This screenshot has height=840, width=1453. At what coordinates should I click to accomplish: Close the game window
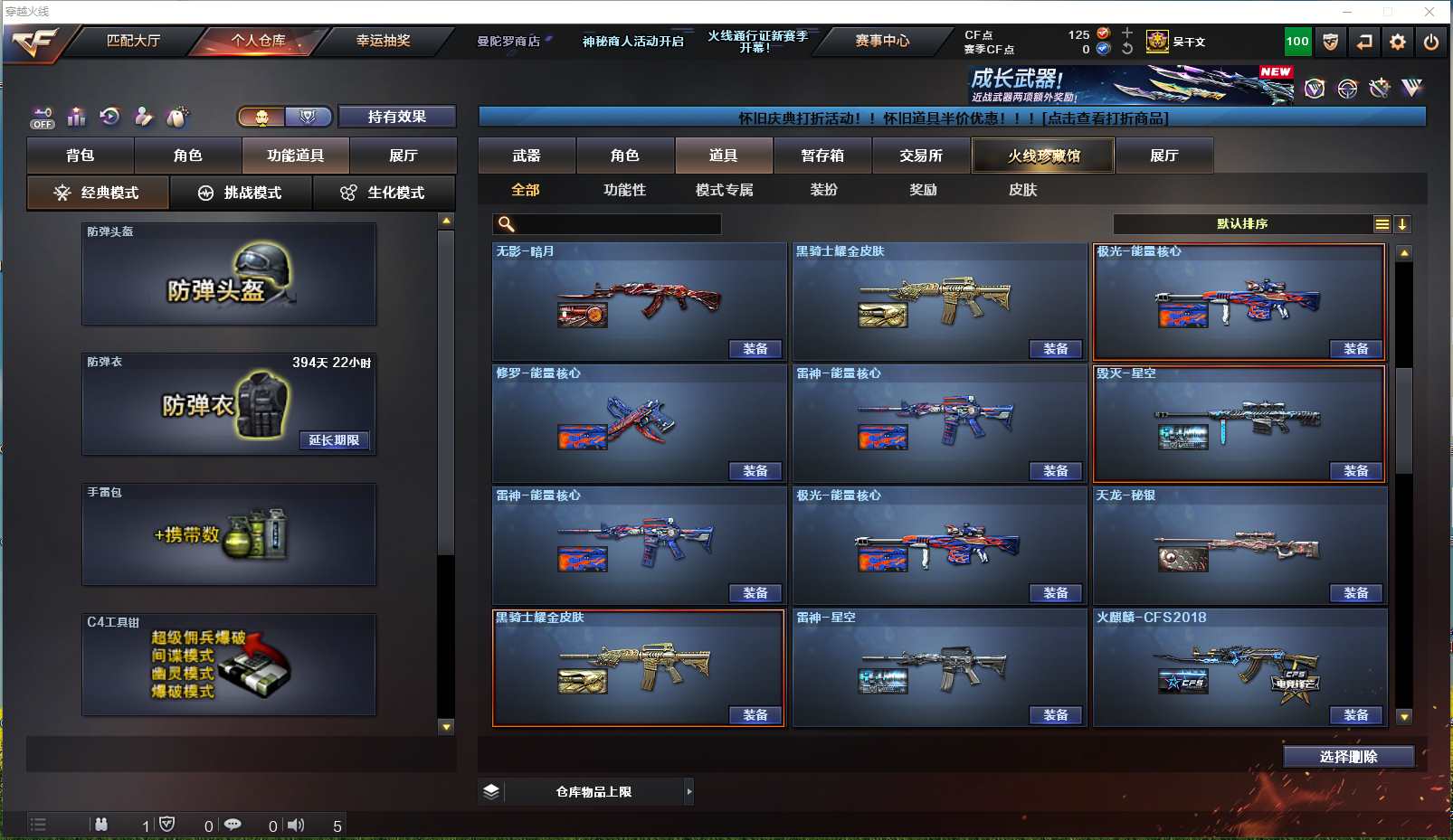[x=1429, y=12]
